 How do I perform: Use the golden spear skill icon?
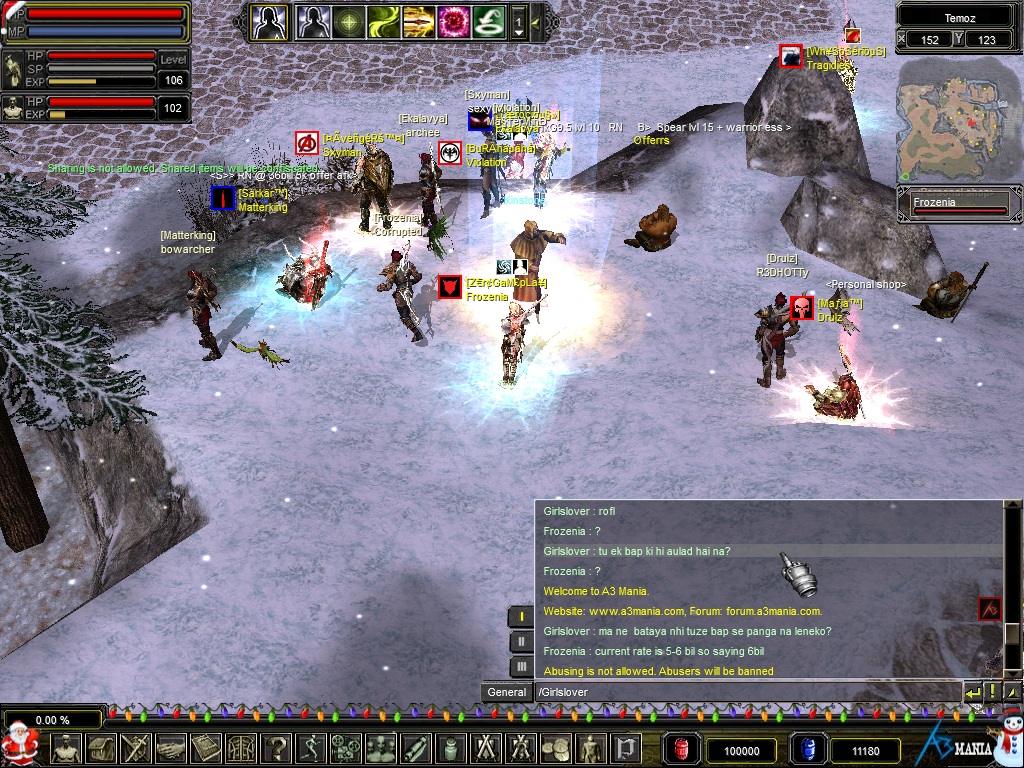pos(418,21)
